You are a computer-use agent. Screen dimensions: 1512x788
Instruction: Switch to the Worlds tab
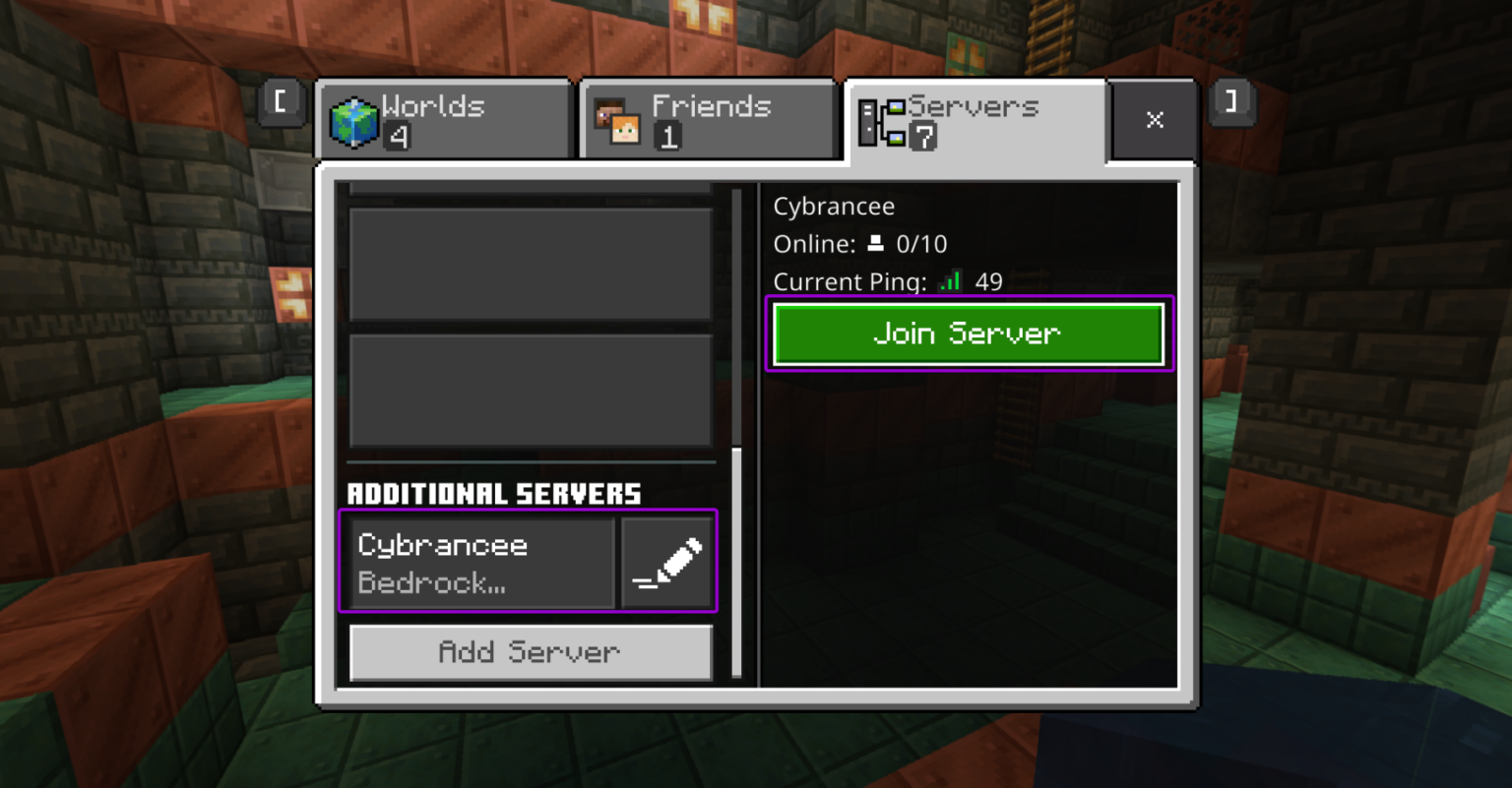[443, 119]
